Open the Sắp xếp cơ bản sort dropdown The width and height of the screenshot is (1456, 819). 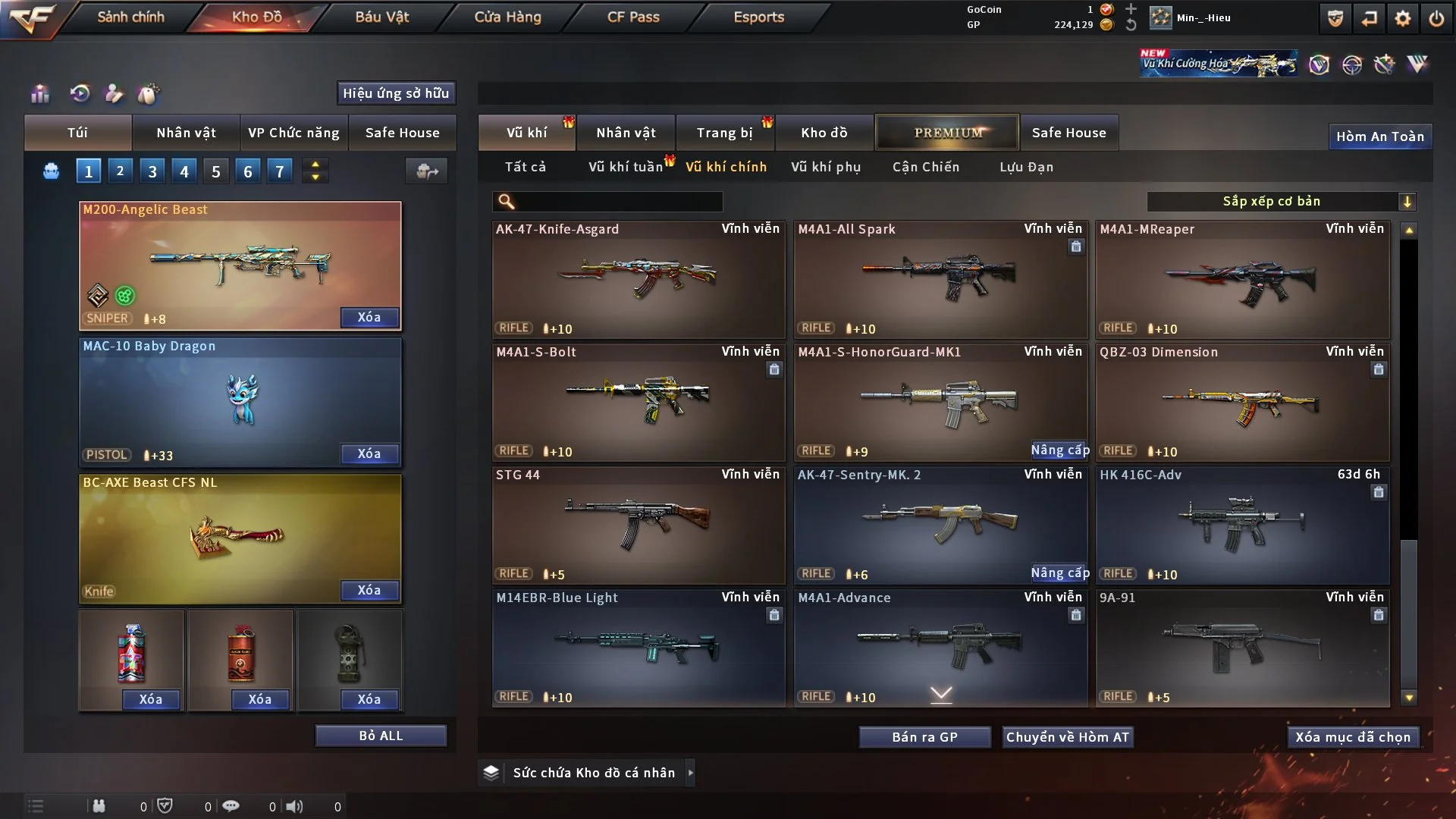point(1281,201)
